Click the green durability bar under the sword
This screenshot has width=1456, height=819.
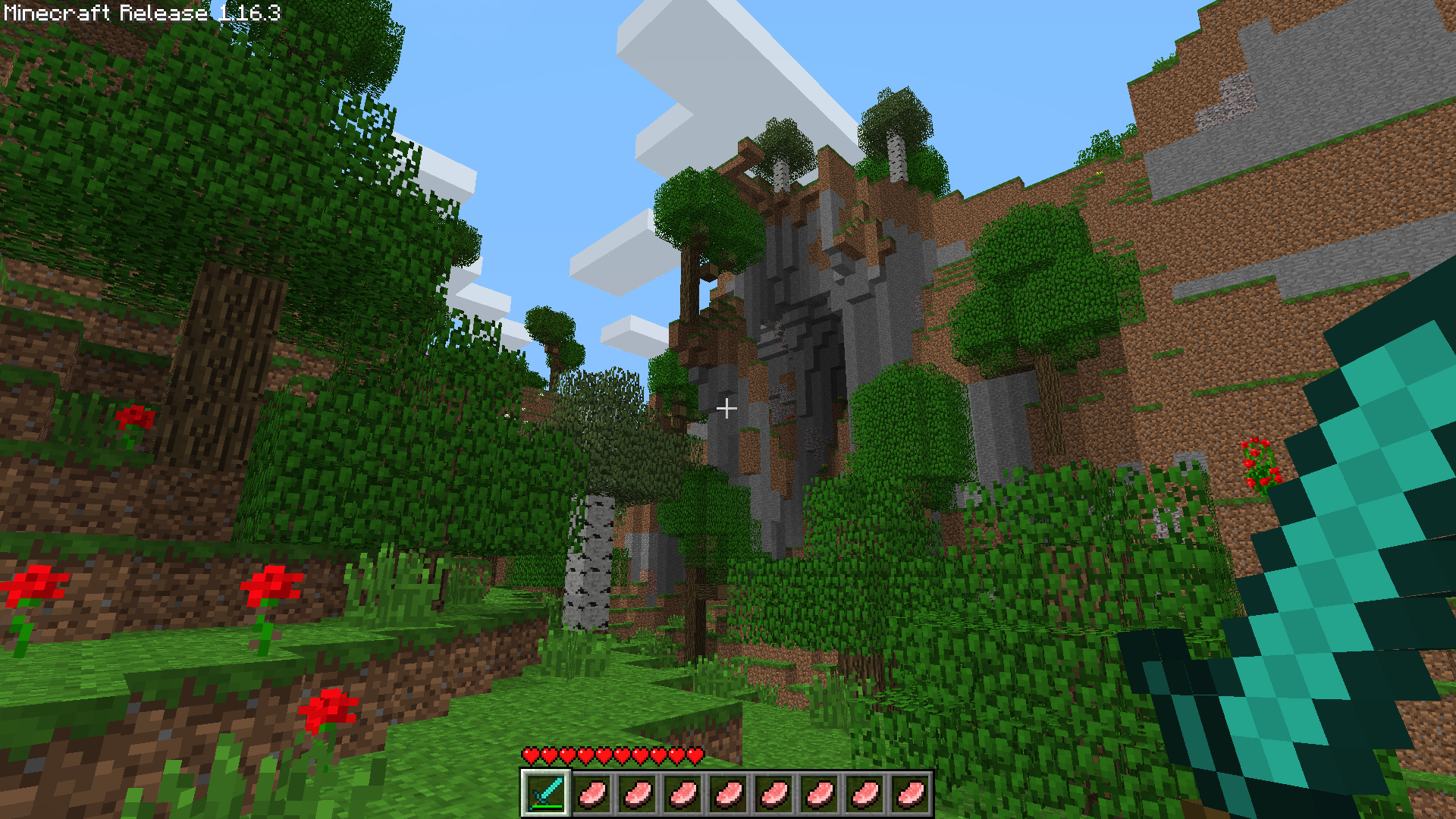point(548,806)
